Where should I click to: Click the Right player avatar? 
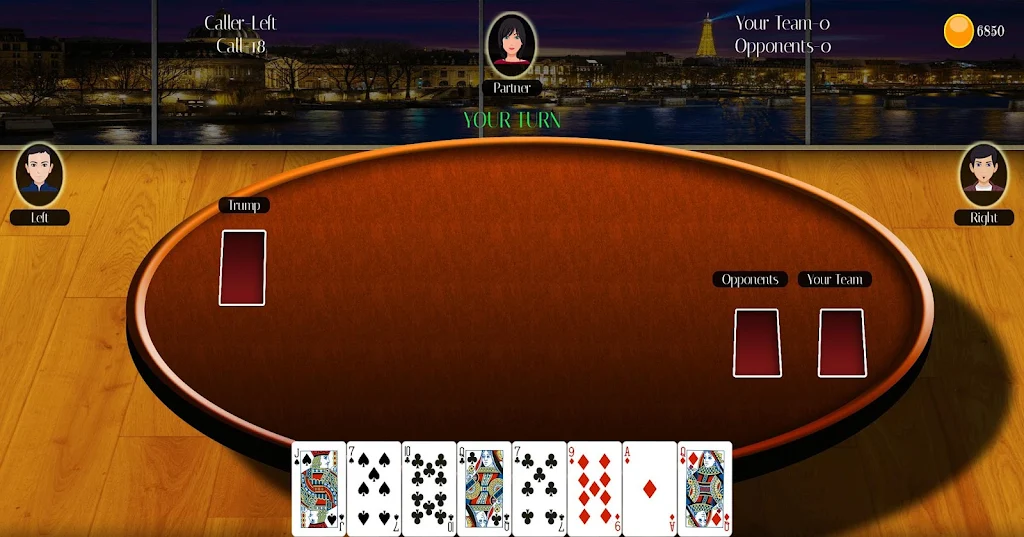984,175
